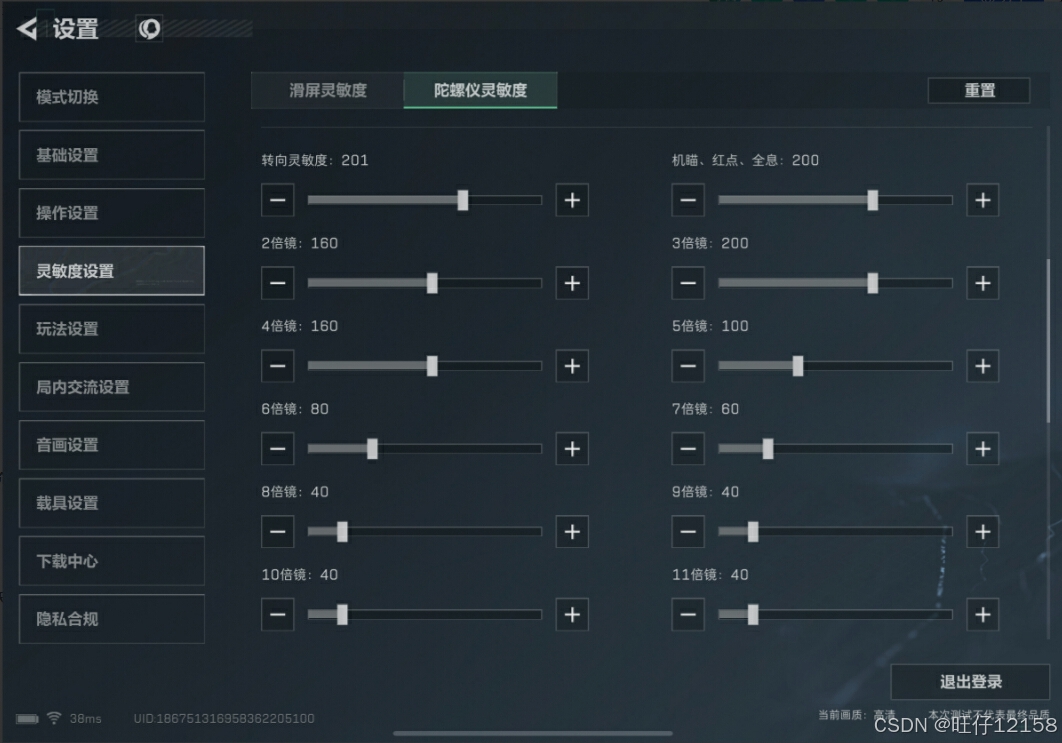The width and height of the screenshot is (1062, 743).
Task: Open the 模式切换 menu entry
Action: coord(111,97)
